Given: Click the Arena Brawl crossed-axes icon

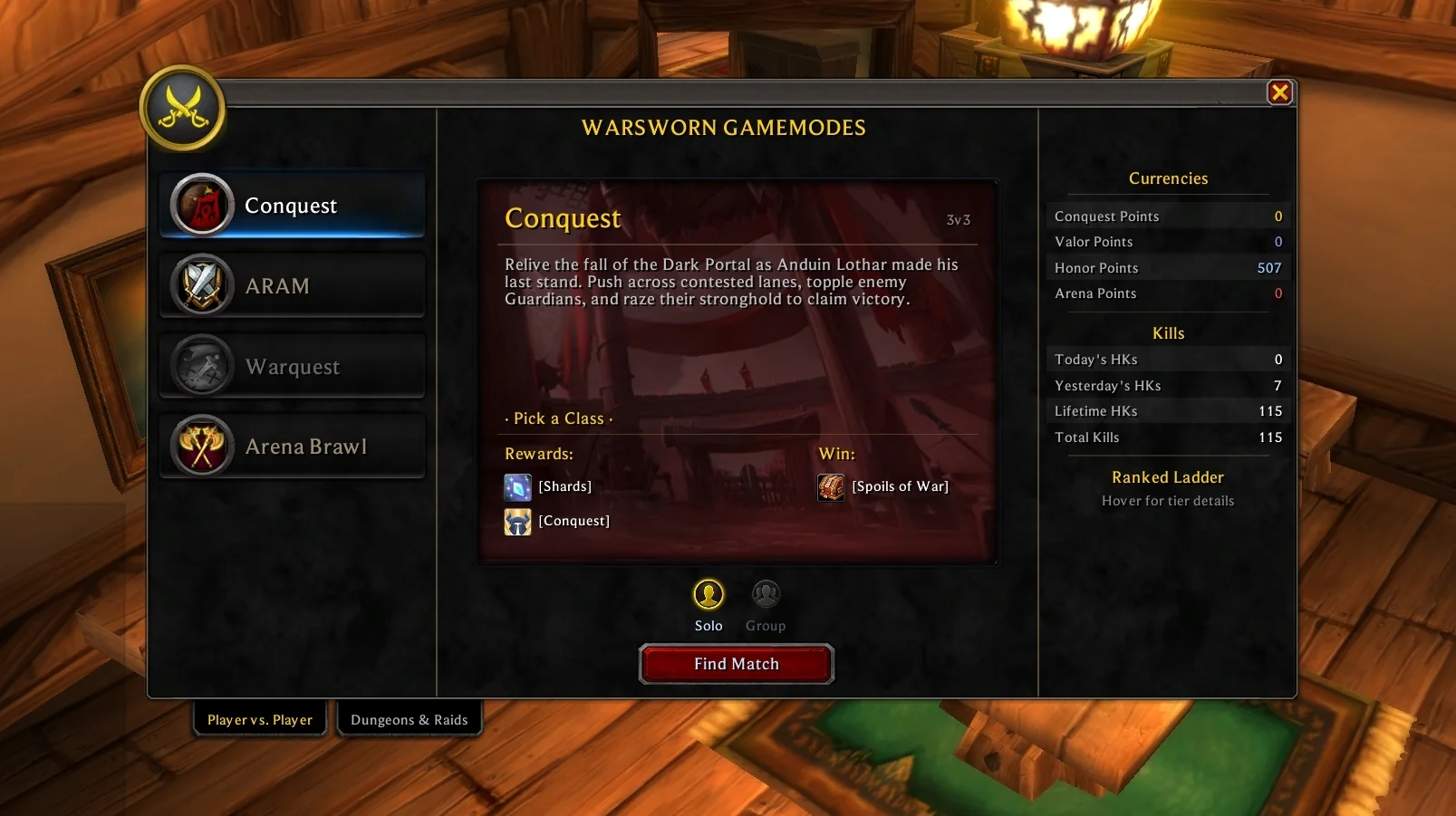Looking at the screenshot, I should (x=201, y=446).
